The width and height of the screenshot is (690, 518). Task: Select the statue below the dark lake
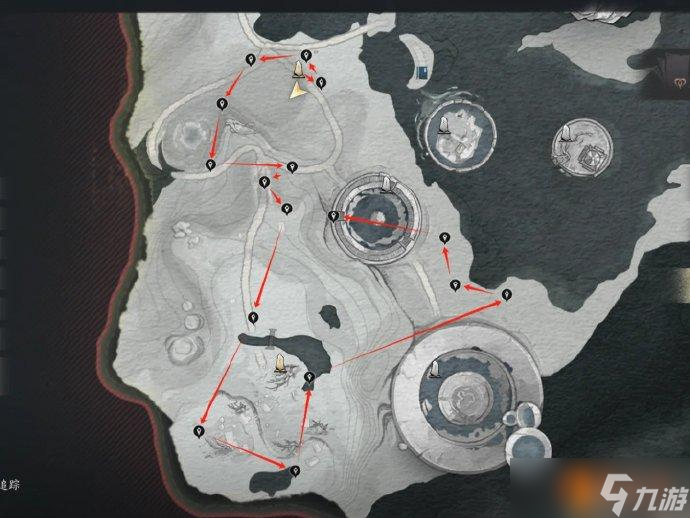point(279,362)
